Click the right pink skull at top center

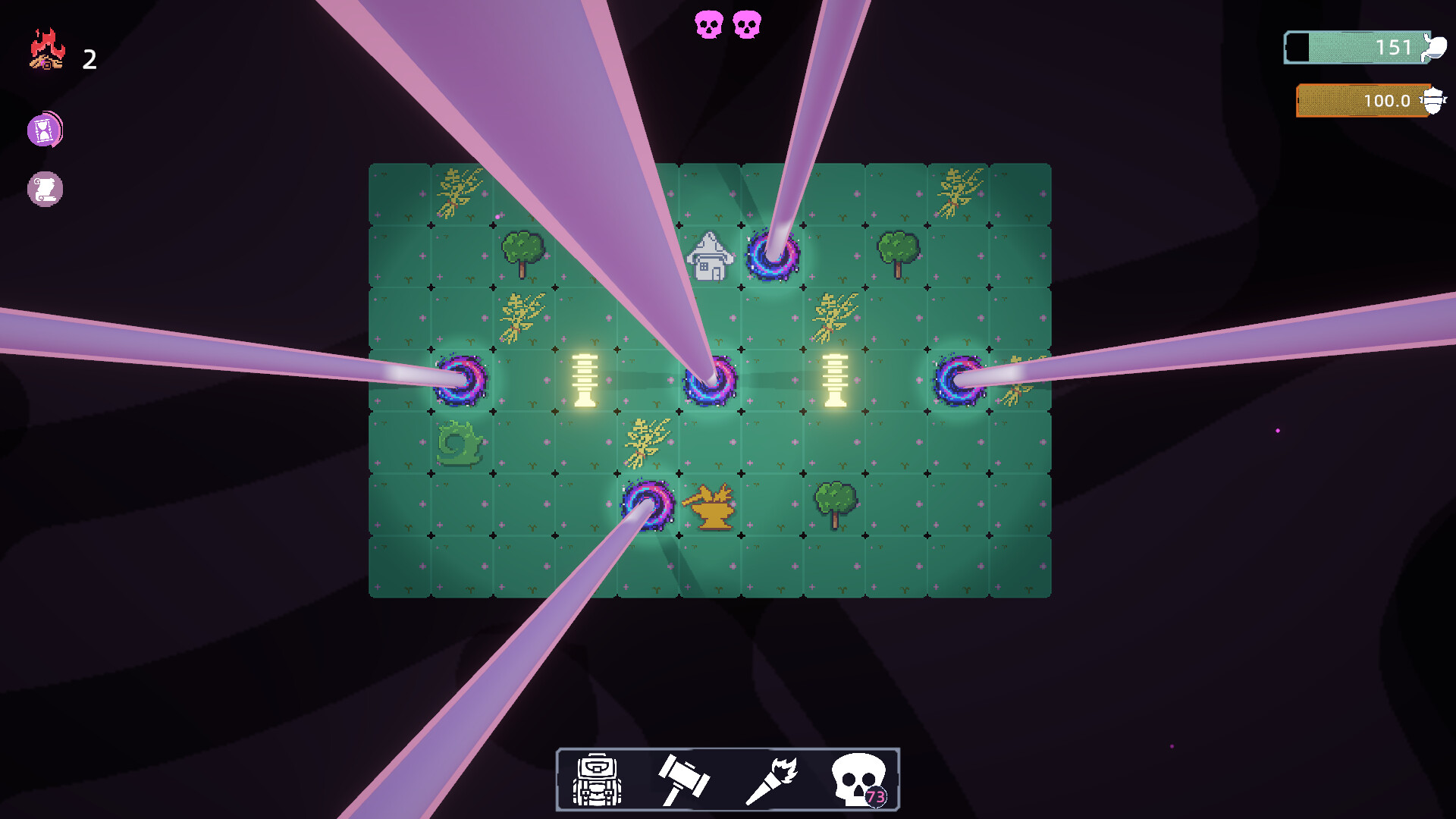click(x=747, y=23)
